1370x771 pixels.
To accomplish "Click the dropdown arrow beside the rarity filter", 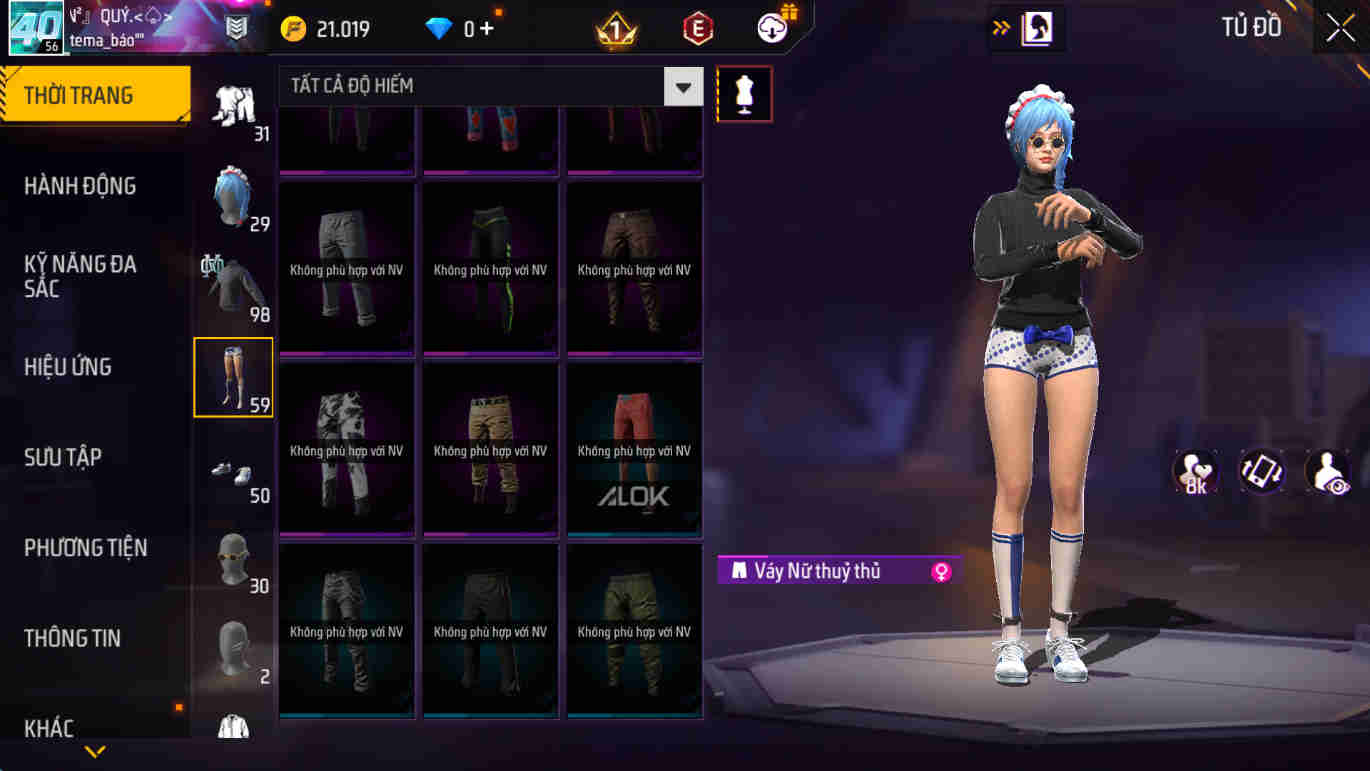I will tap(682, 86).
